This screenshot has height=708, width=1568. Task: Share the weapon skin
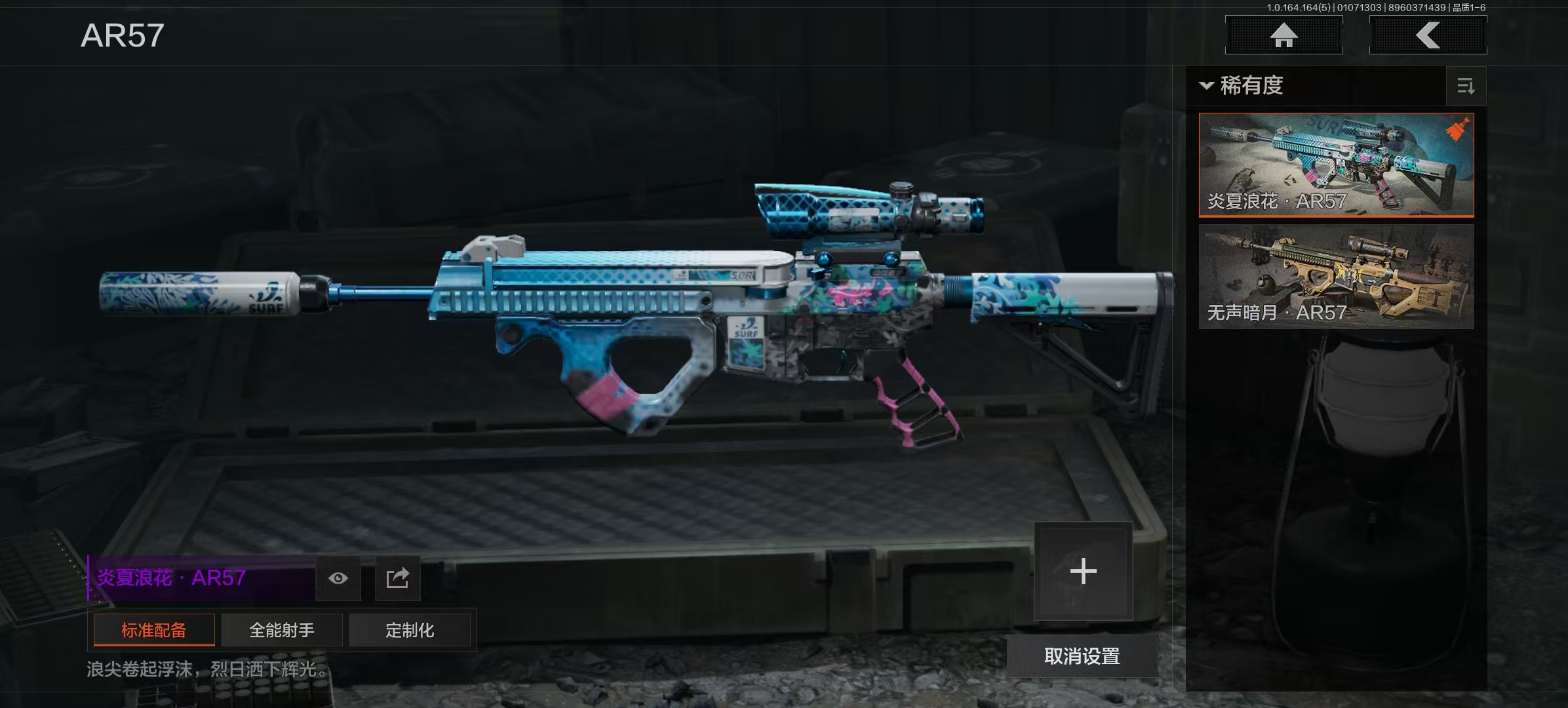(x=397, y=578)
